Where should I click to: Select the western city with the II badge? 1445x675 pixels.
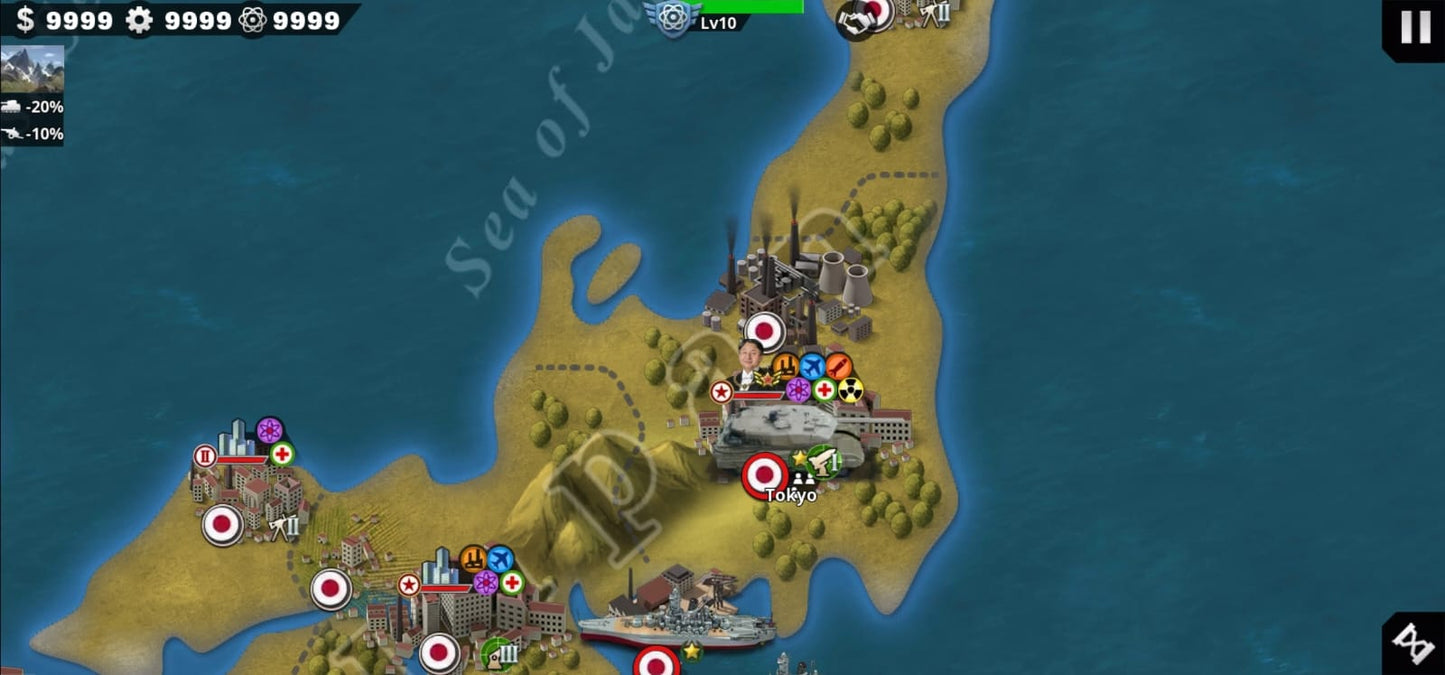[x=245, y=480]
